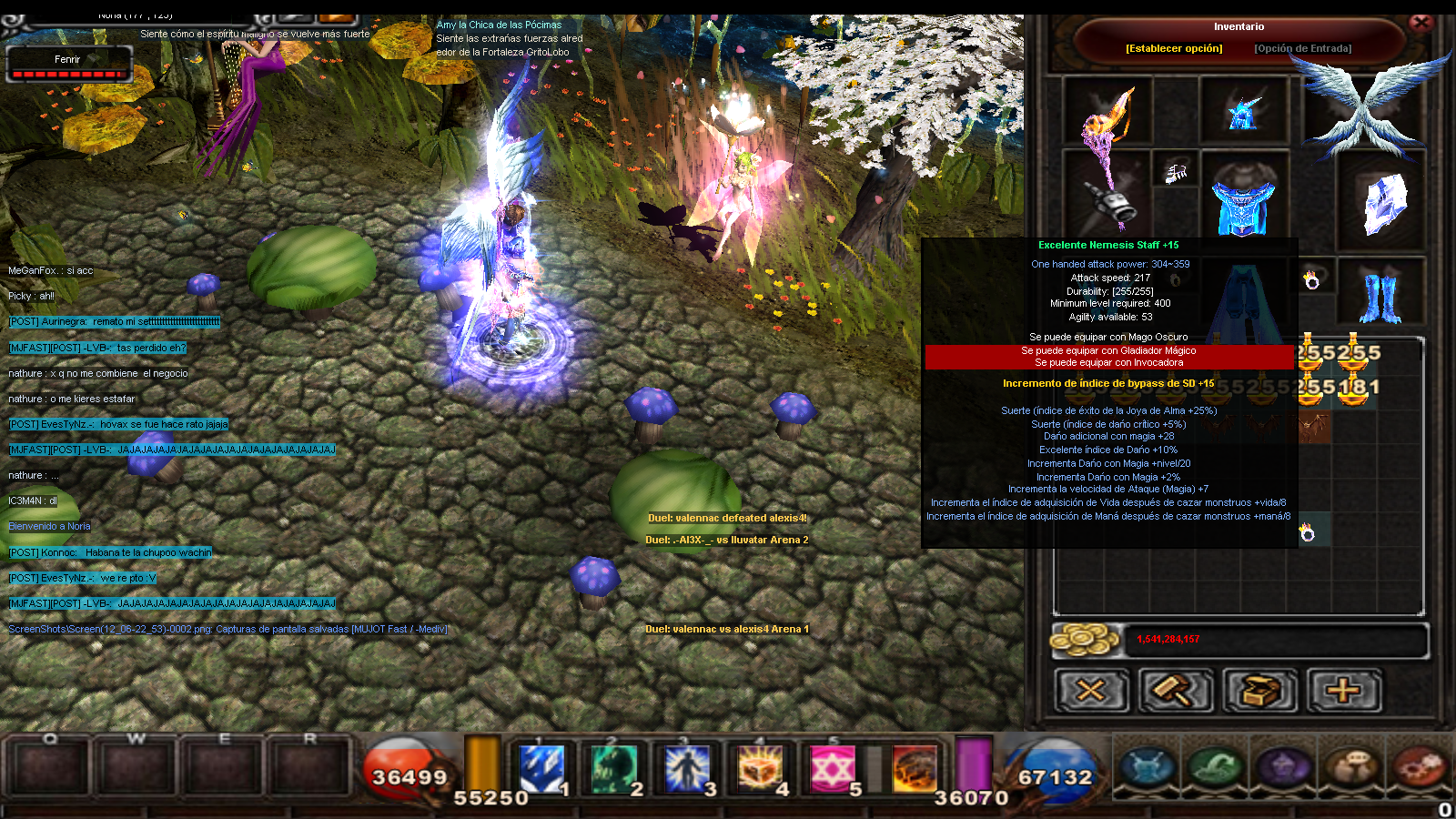
Task: Activate skill slot 4 glowing chest ability
Action: point(761,769)
